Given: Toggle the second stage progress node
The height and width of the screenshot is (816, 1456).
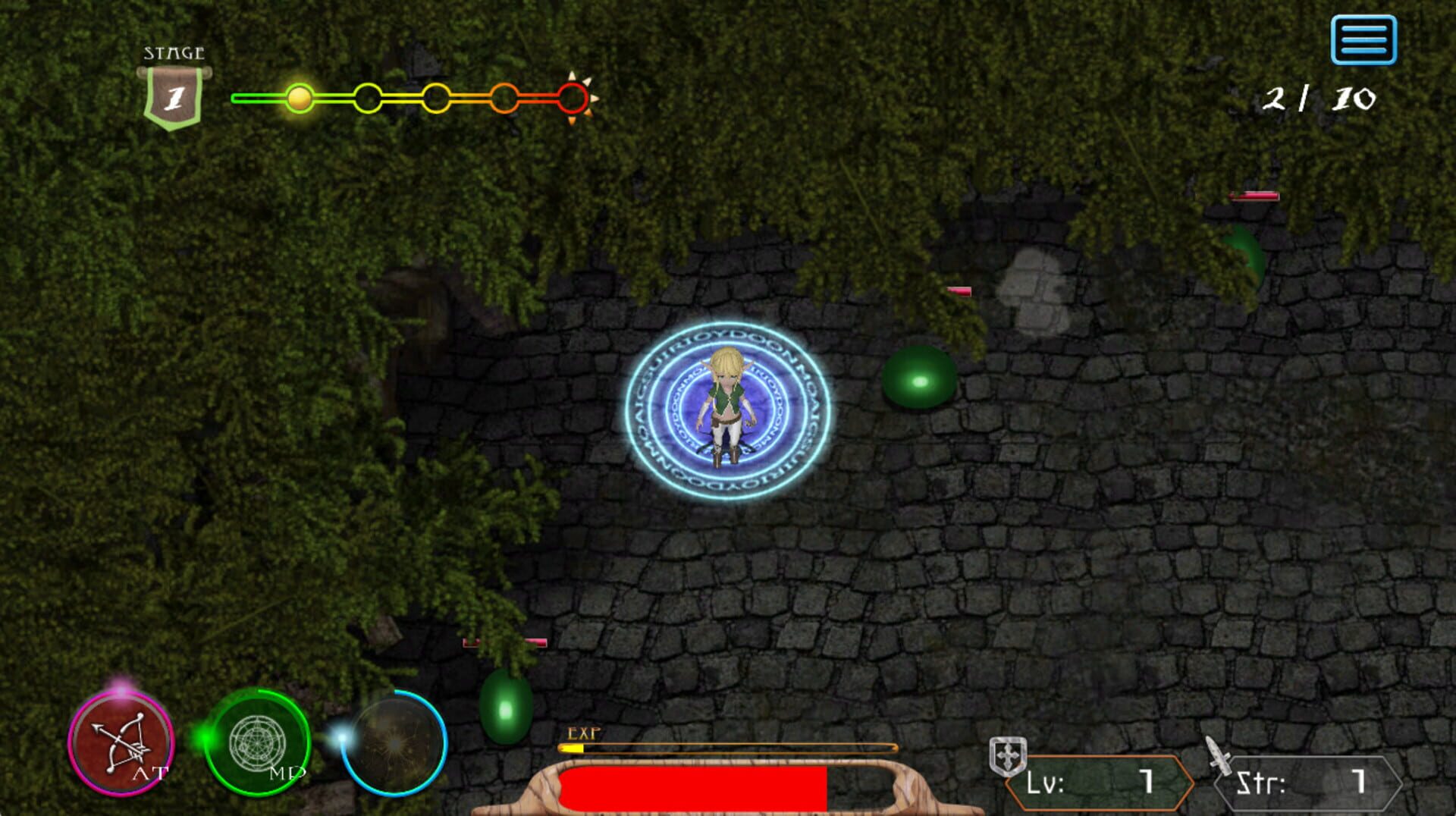Looking at the screenshot, I should click(x=368, y=97).
